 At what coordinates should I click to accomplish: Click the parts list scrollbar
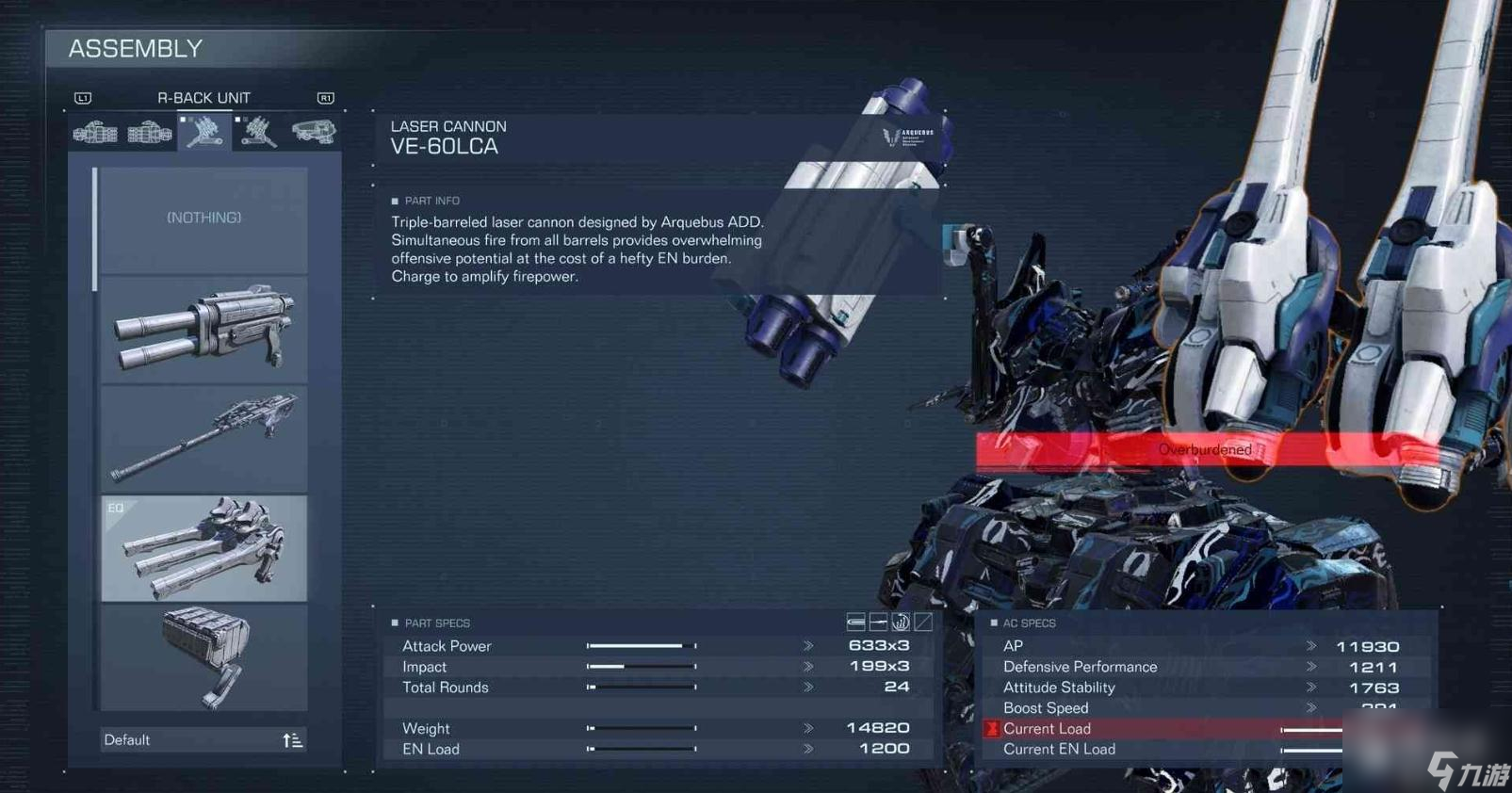pyautogui.click(x=94, y=230)
